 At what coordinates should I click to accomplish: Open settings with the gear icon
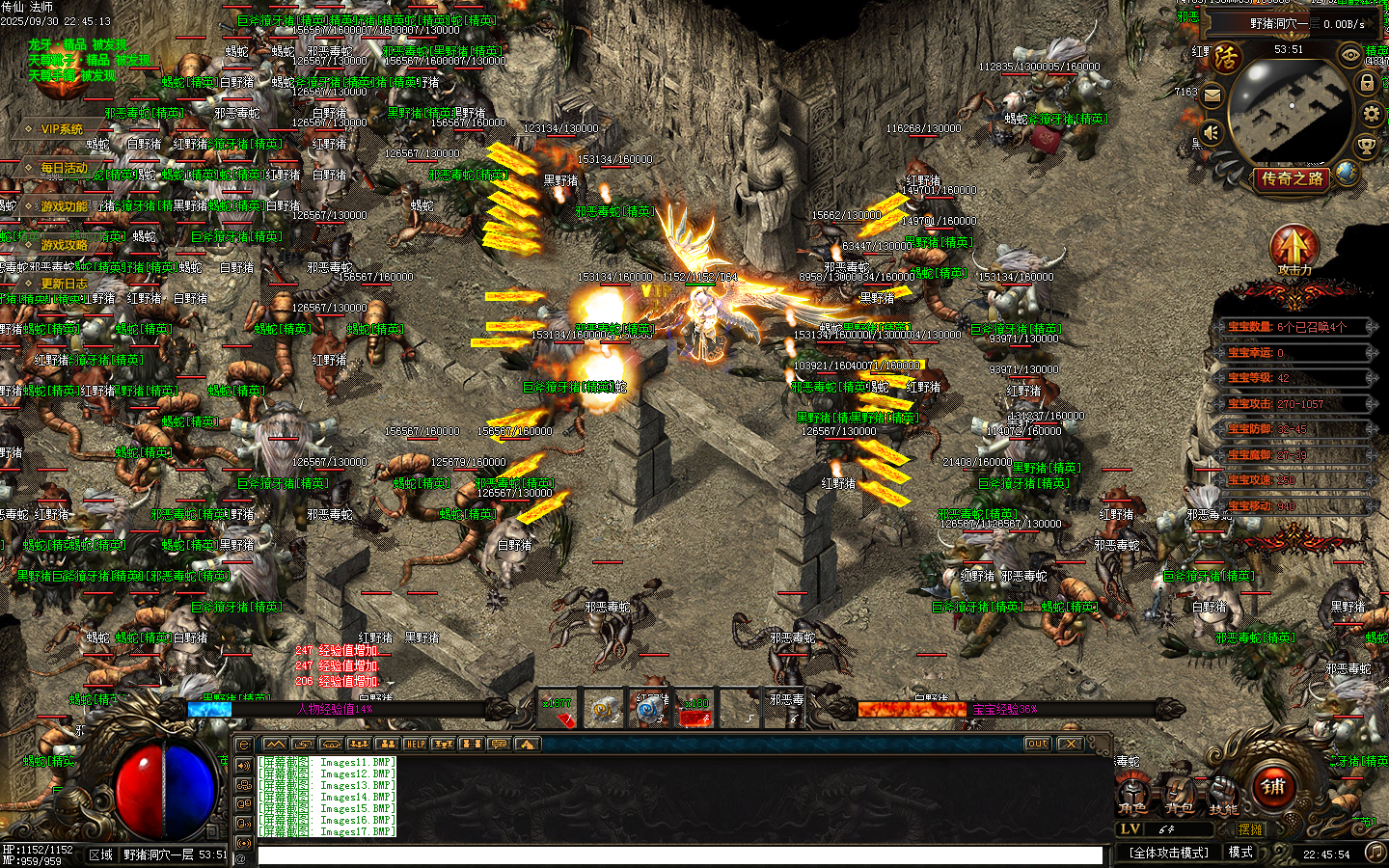[x=1371, y=114]
